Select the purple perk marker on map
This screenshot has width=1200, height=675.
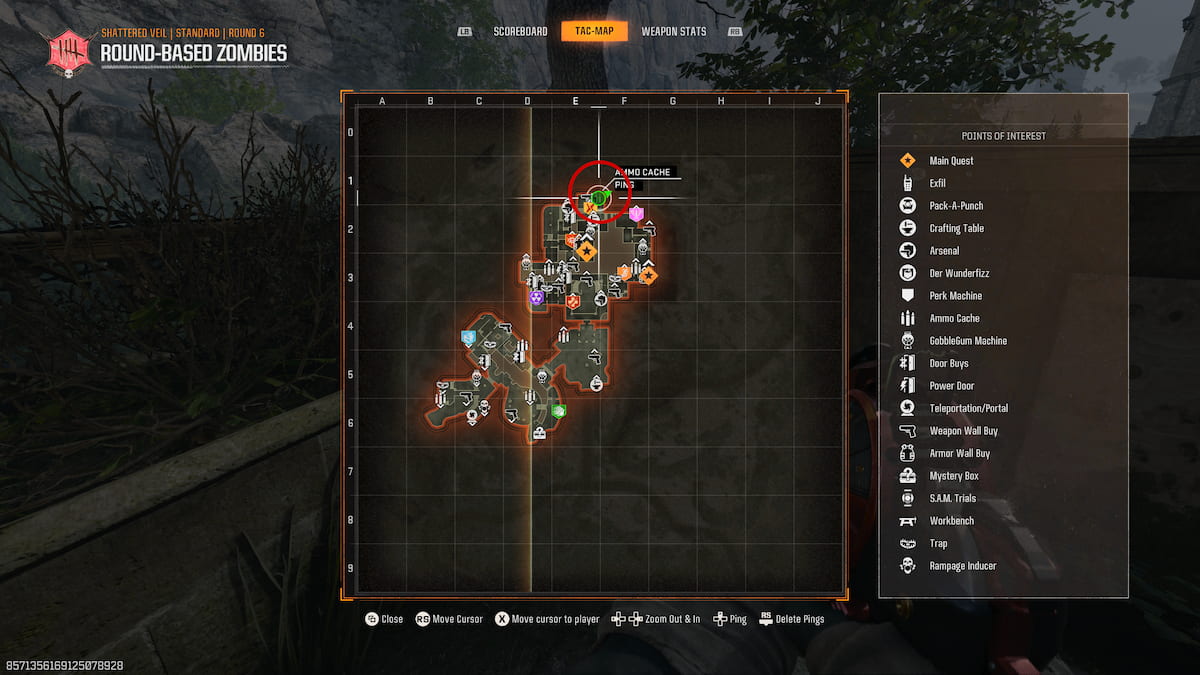537,297
